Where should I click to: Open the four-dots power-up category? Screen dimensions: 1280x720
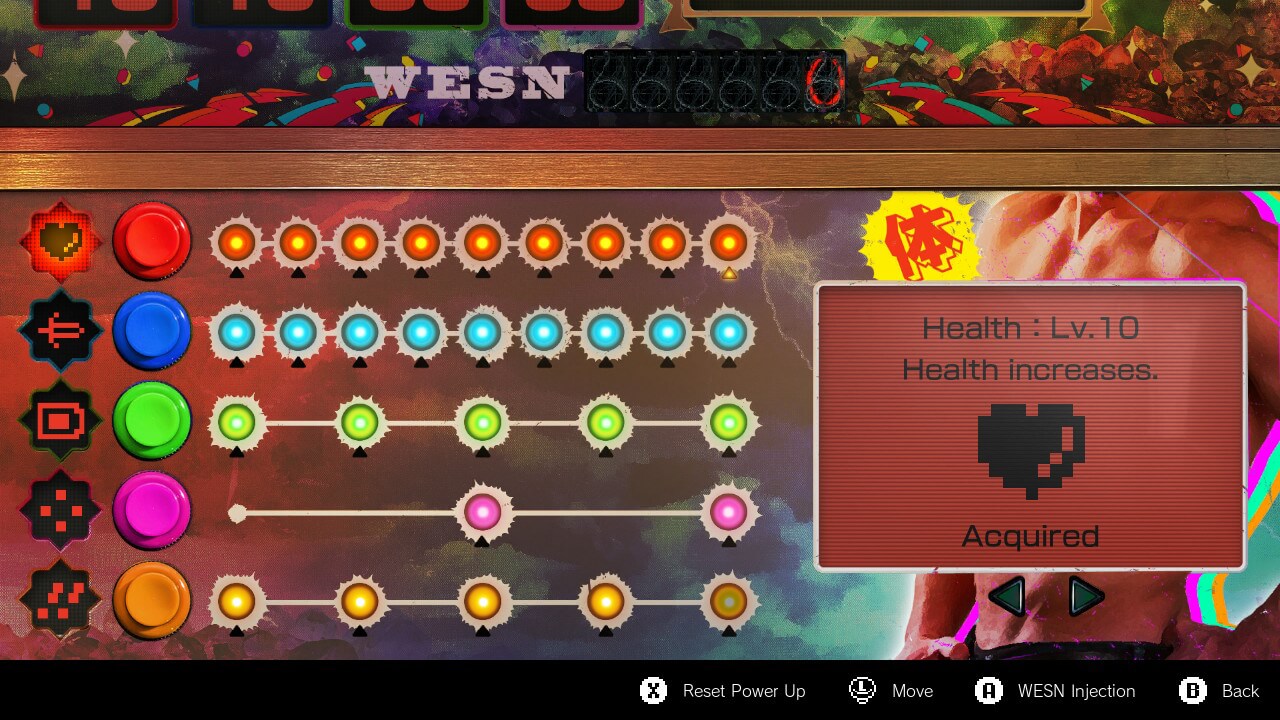[x=60, y=508]
